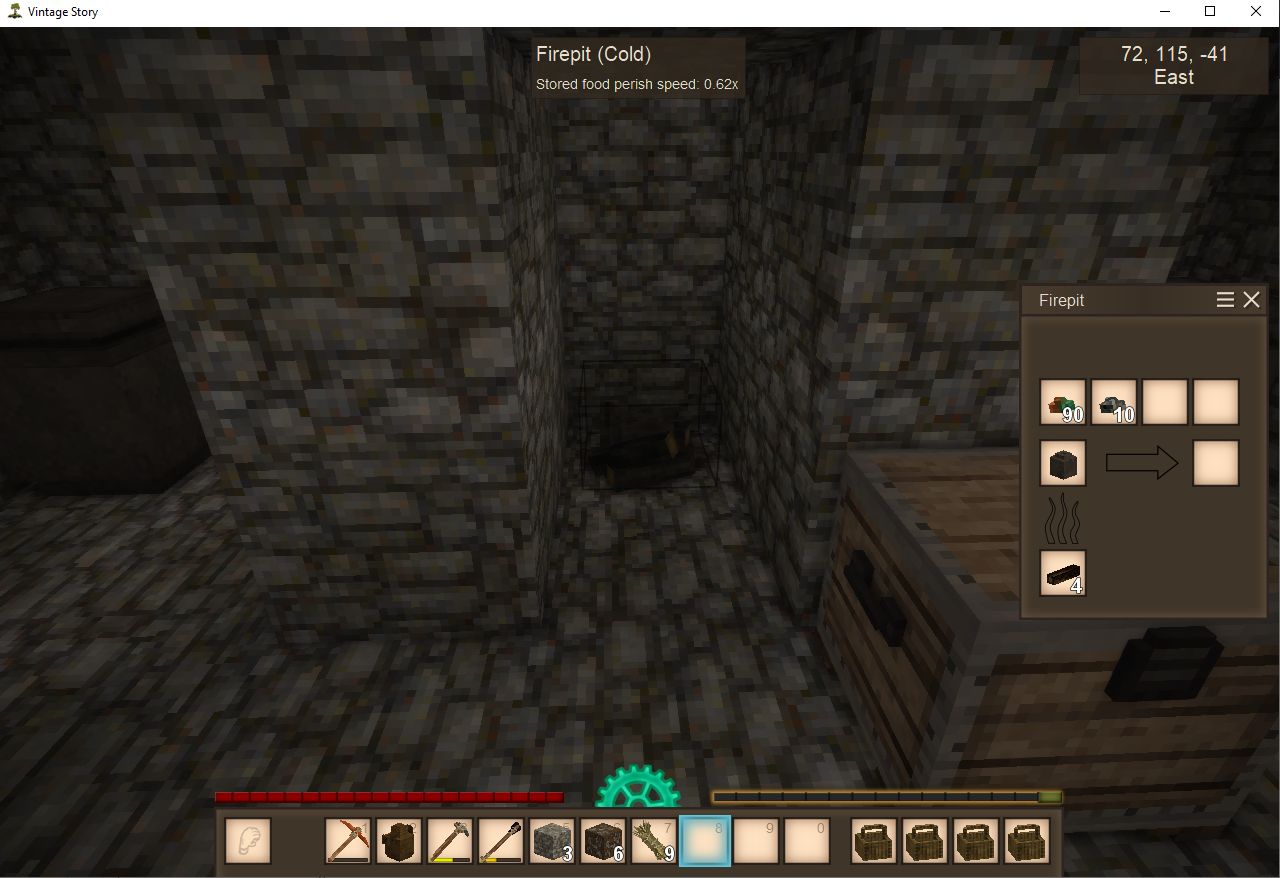The image size is (1280, 878).
Task: Pick up the 90 copper ore nuggets
Action: coord(1063,402)
